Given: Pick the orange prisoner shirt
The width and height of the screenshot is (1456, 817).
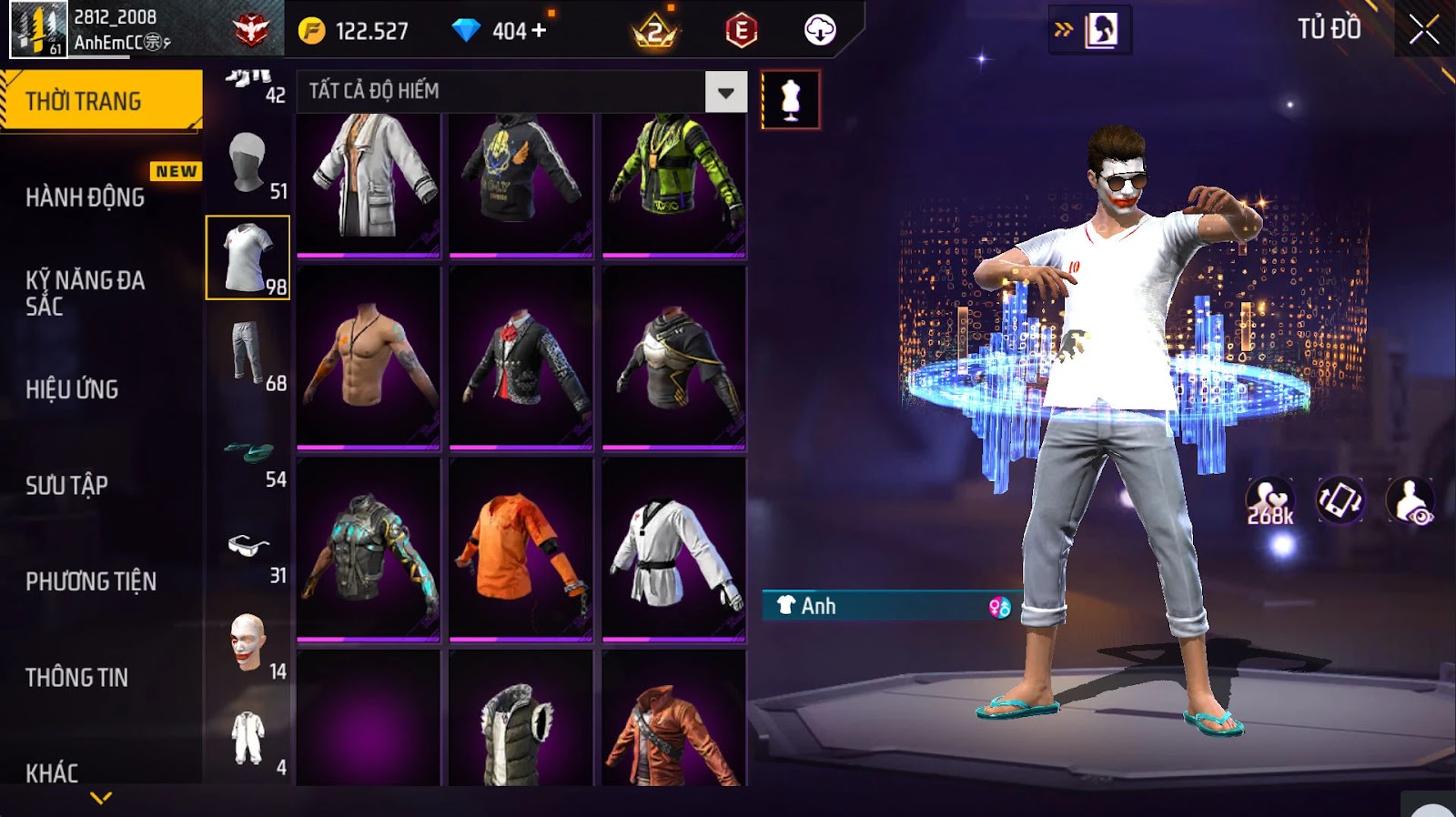Looking at the screenshot, I should click(x=521, y=549).
